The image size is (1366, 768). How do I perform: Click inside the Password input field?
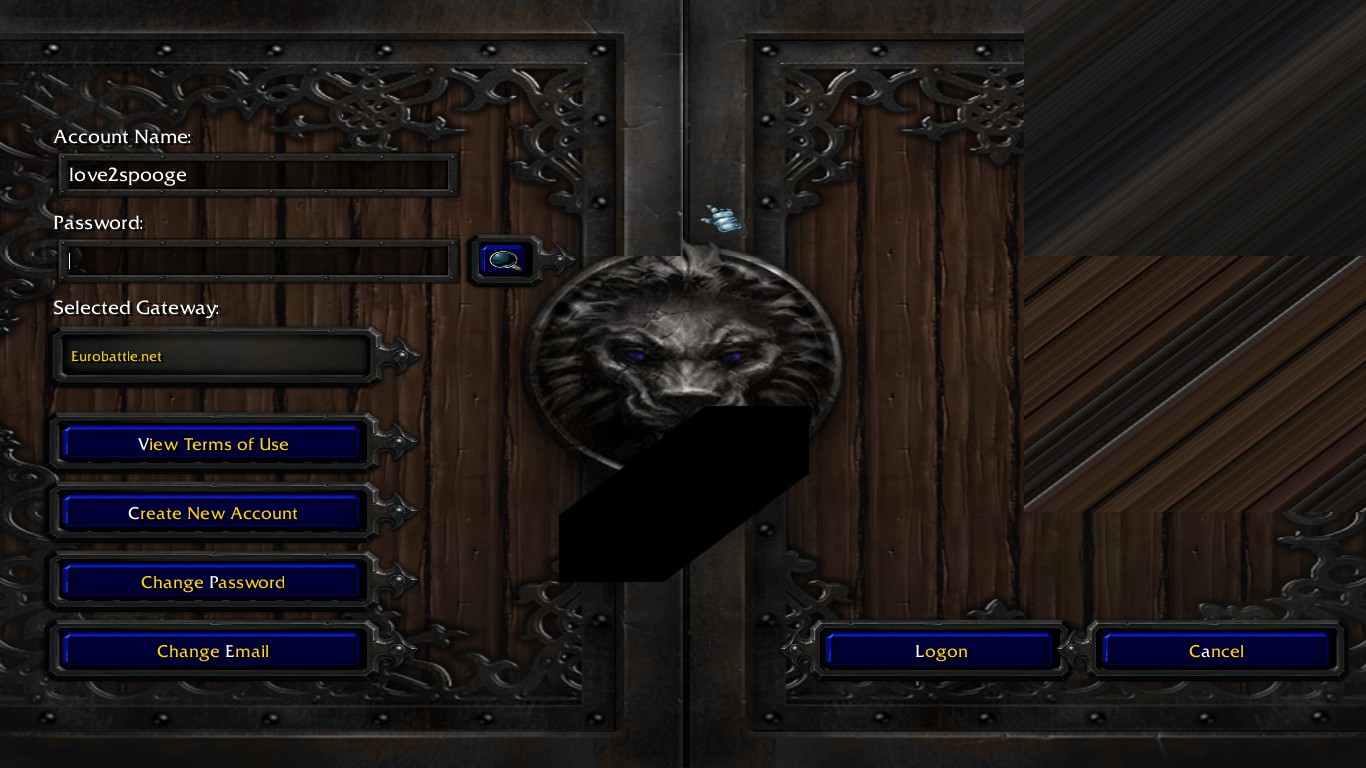coord(255,259)
